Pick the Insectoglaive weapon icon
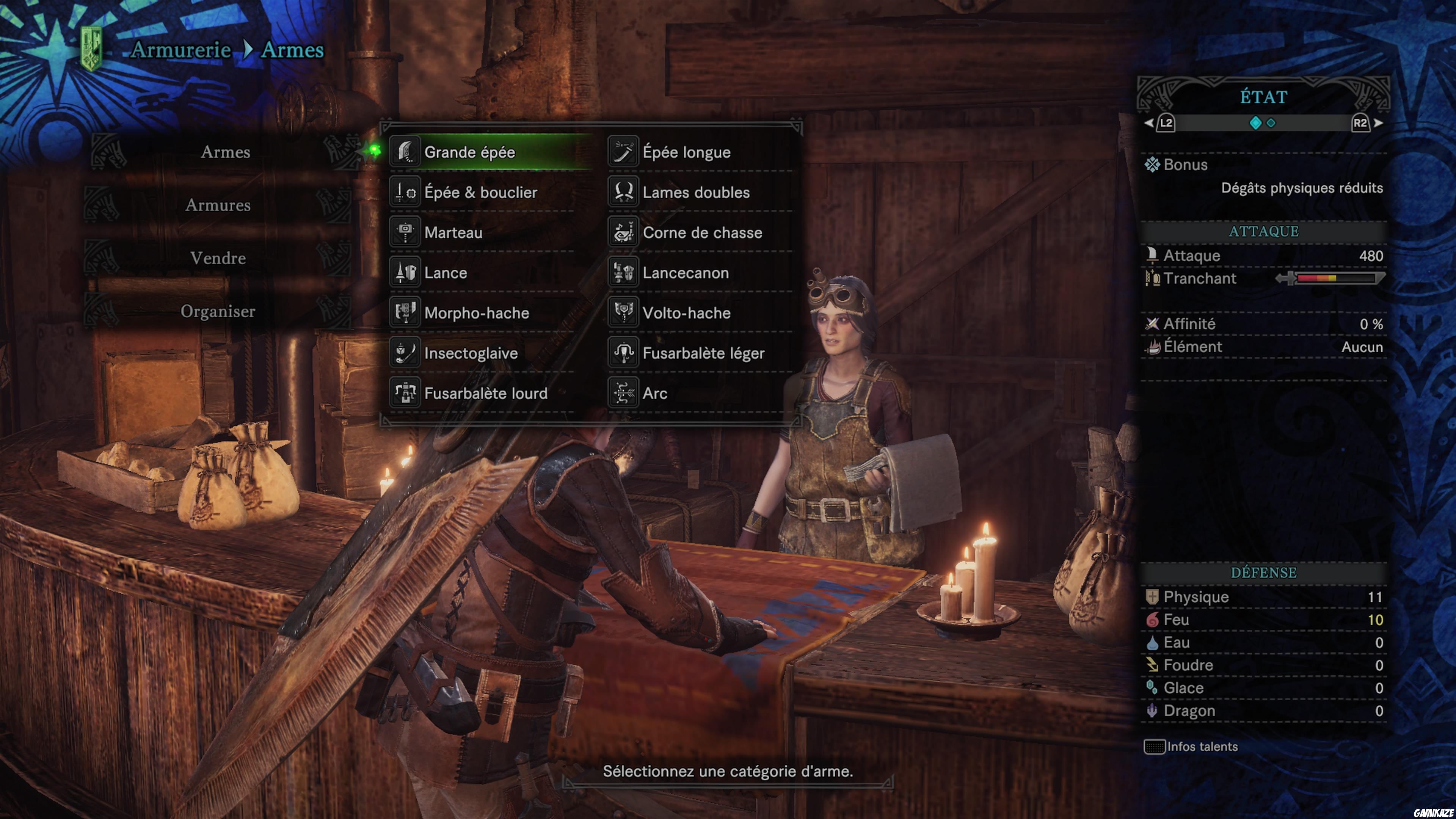Image resolution: width=1456 pixels, height=819 pixels. pyautogui.click(x=406, y=353)
